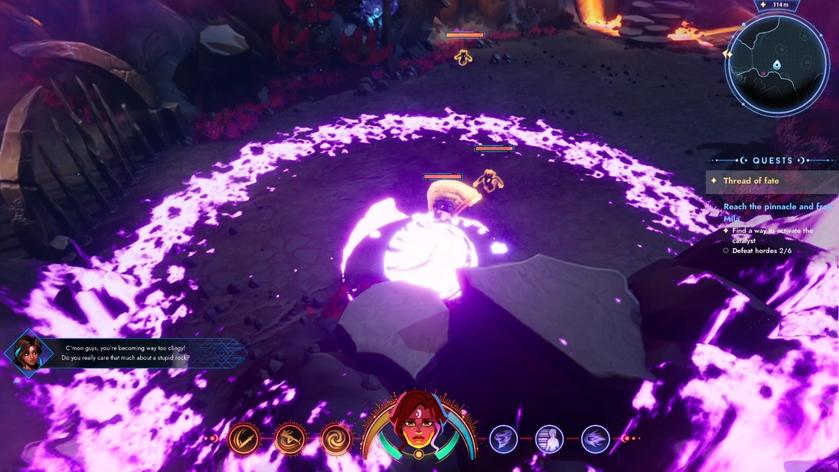Use the orange dash strike ability
839x472 pixels.
290,438
